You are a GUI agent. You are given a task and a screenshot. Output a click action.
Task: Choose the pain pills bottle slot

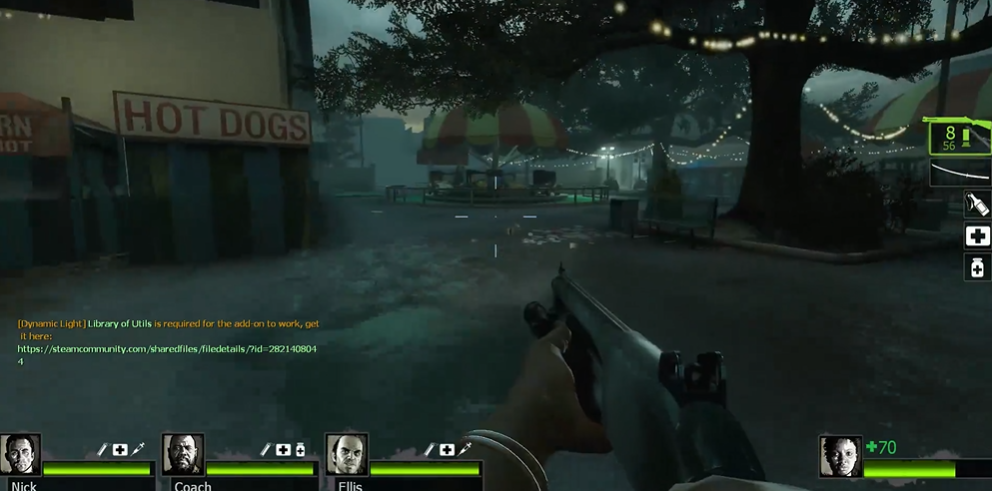coord(977,267)
